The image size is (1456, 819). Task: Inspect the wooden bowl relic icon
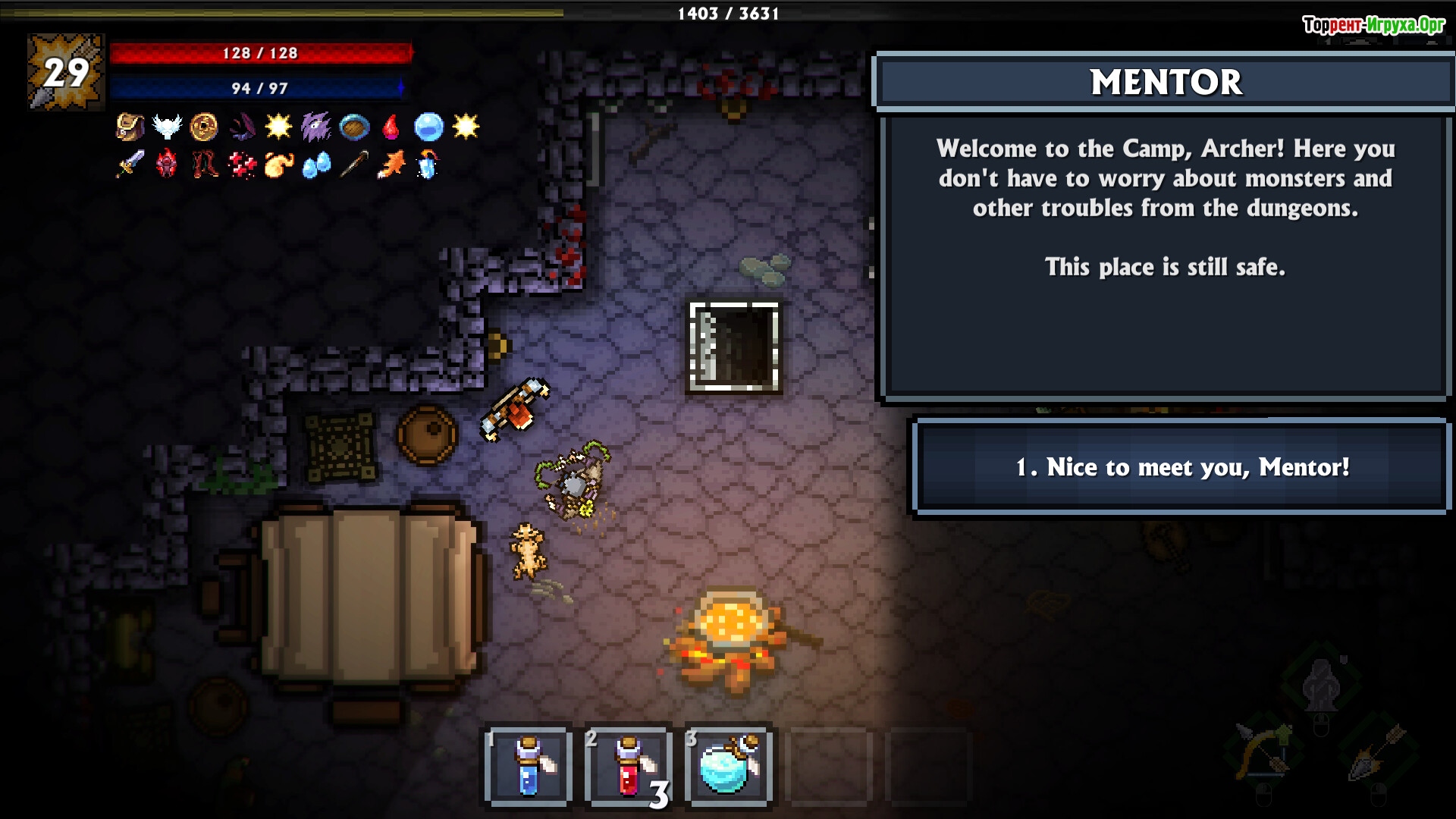point(354,127)
